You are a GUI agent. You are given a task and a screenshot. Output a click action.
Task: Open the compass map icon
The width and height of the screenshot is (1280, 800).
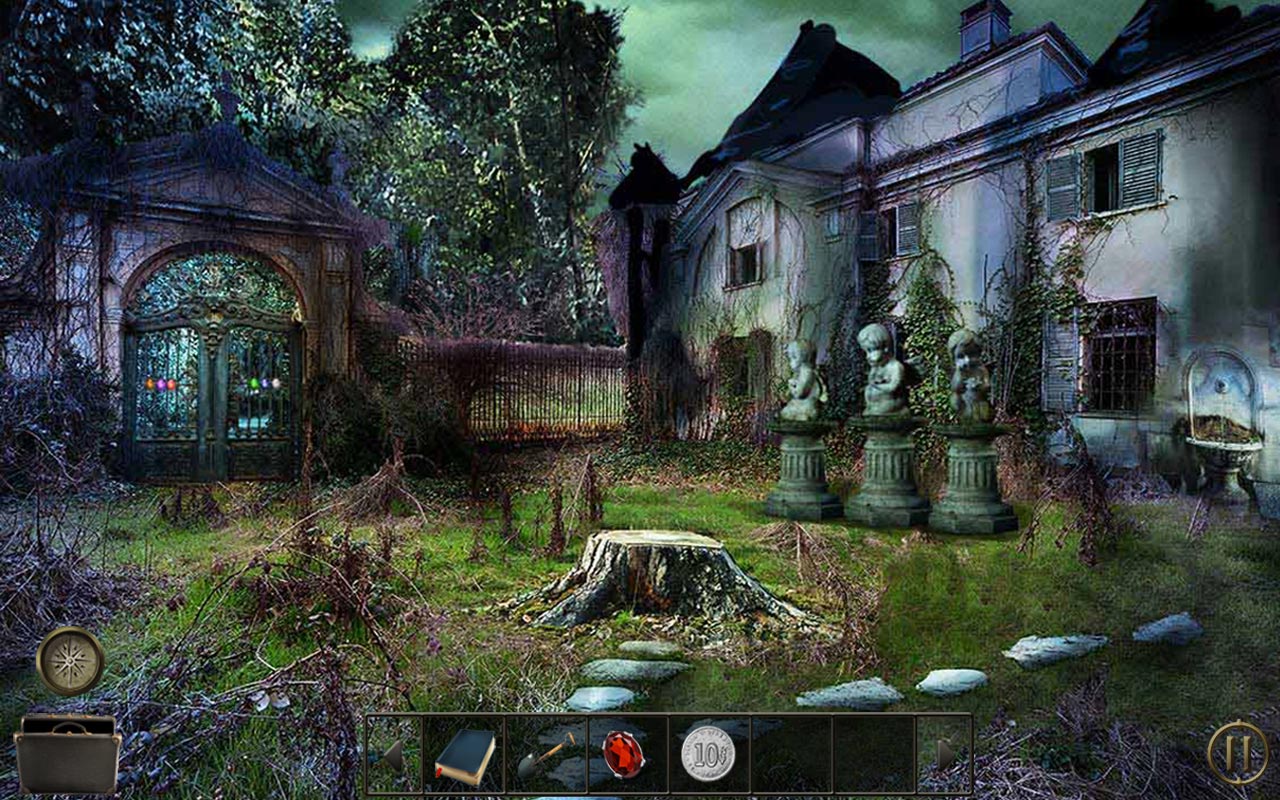pyautogui.click(x=70, y=661)
